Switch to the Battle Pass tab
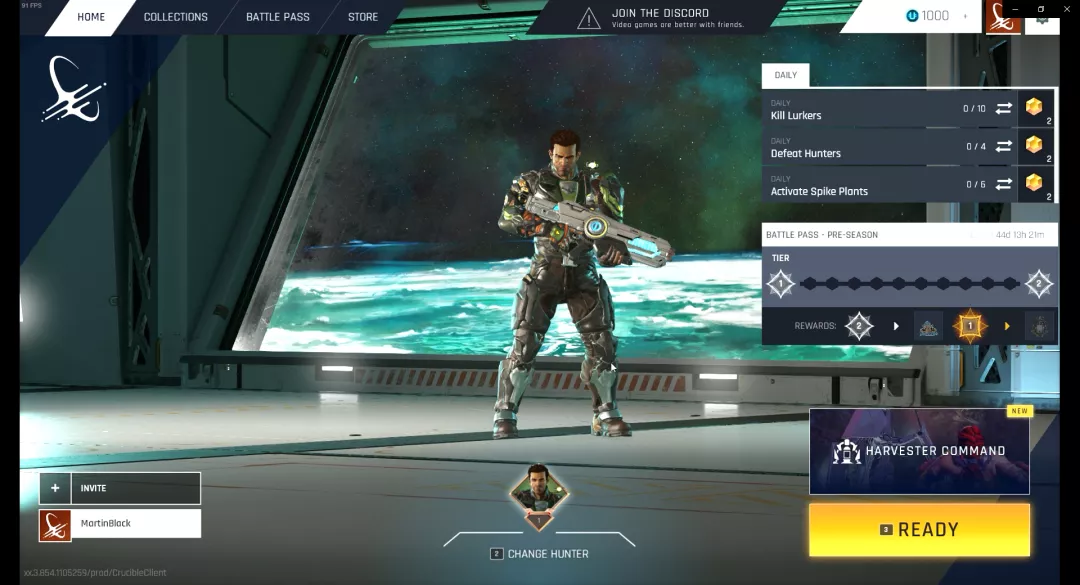The height and width of the screenshot is (585, 1080). coord(277,17)
